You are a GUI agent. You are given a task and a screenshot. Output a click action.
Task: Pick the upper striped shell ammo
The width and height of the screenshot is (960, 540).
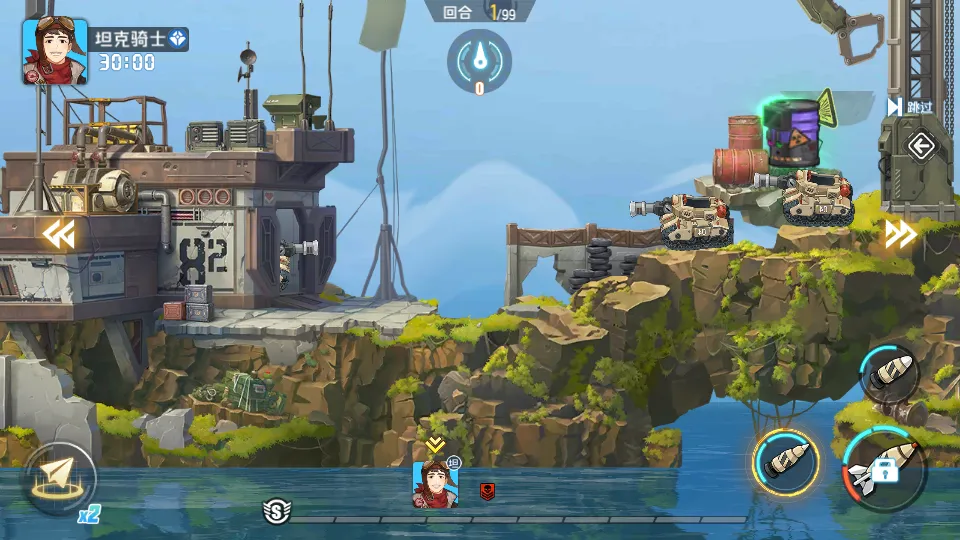coord(889,374)
